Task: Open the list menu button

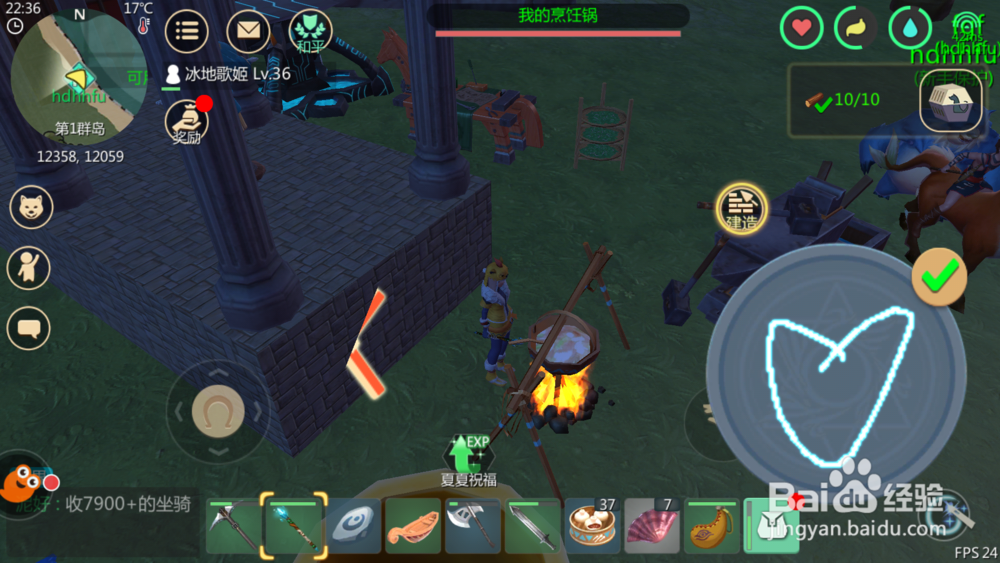Action: [x=185, y=30]
